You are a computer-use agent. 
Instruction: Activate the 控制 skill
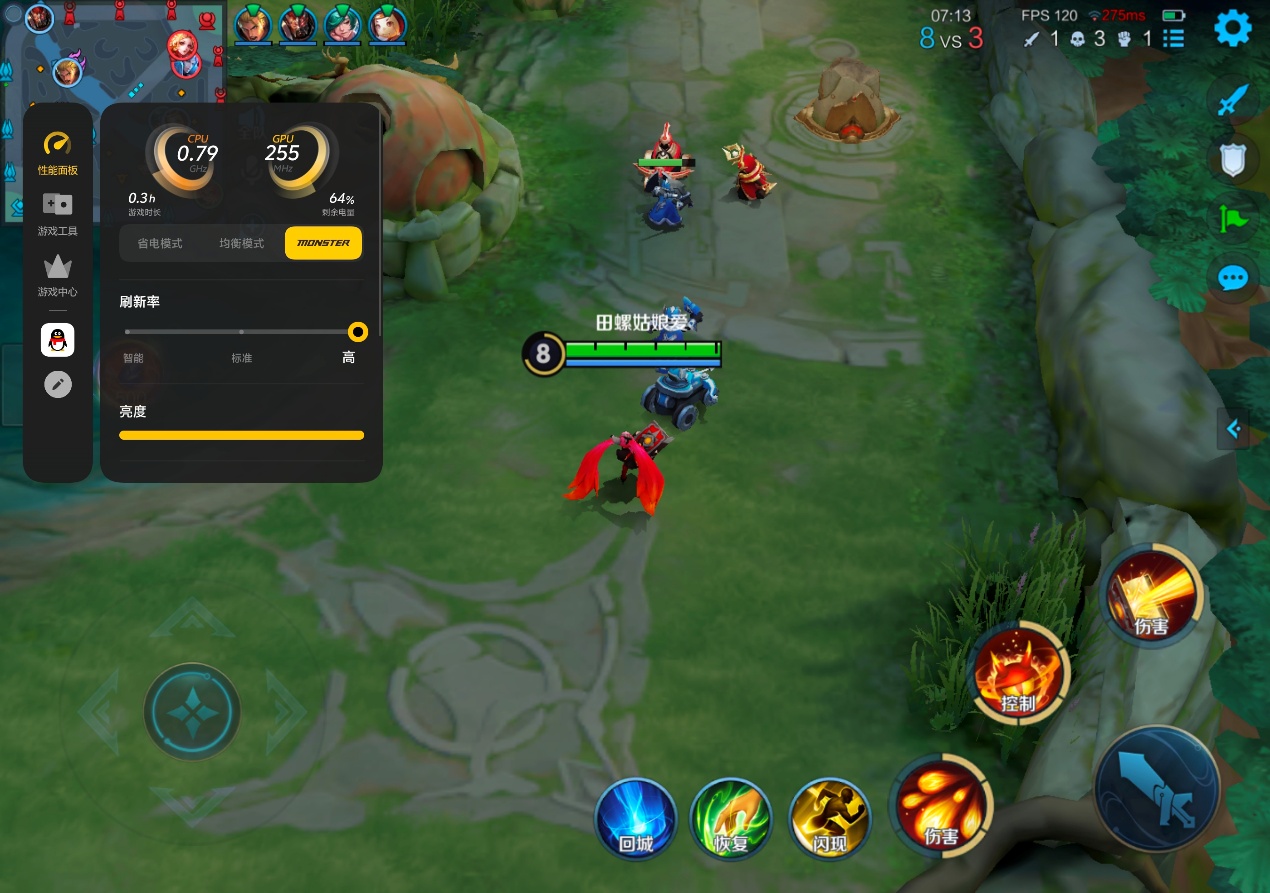(1019, 672)
